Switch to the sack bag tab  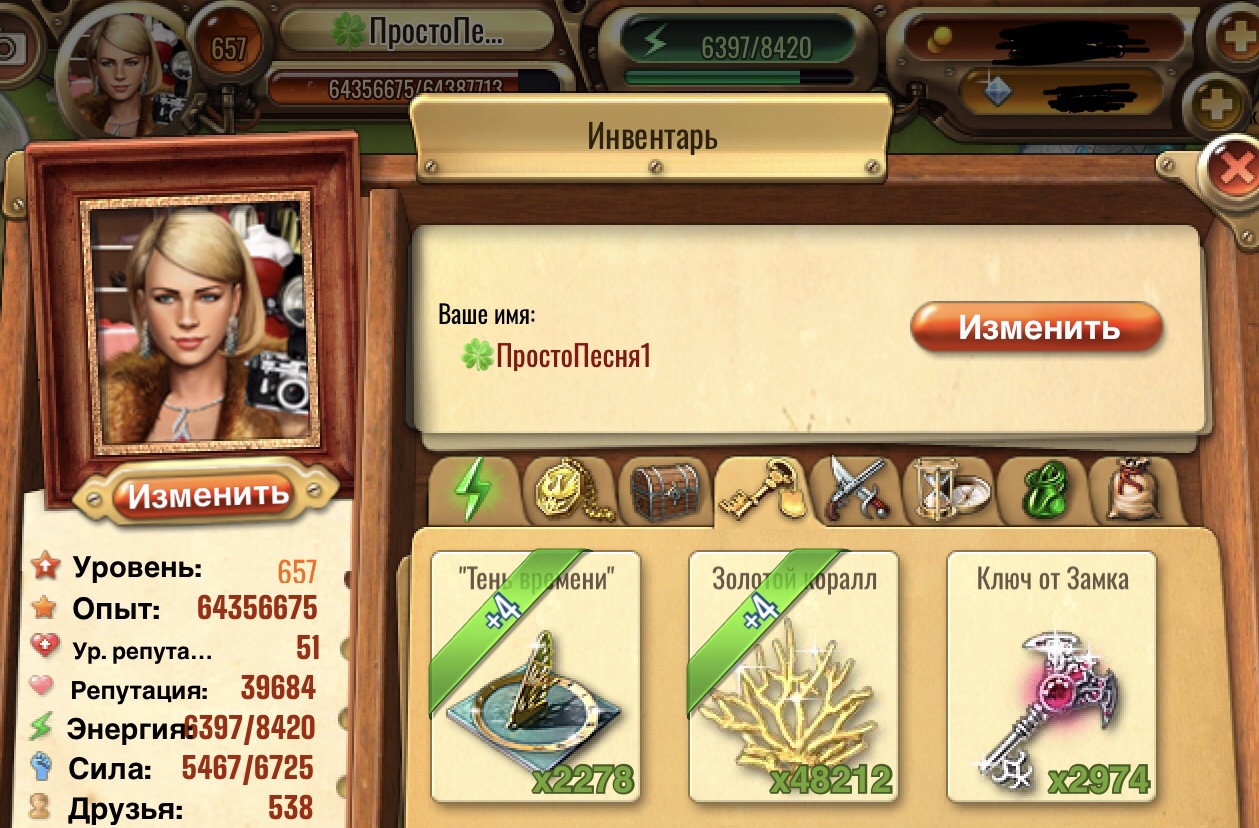coord(1134,491)
